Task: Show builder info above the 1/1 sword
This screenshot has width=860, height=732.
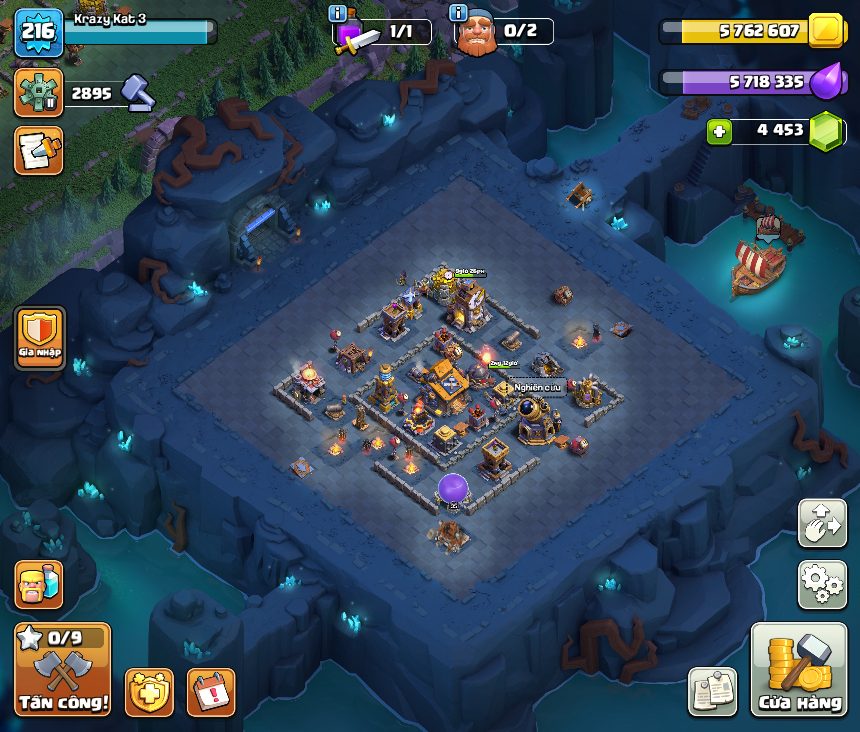Action: click(x=339, y=13)
